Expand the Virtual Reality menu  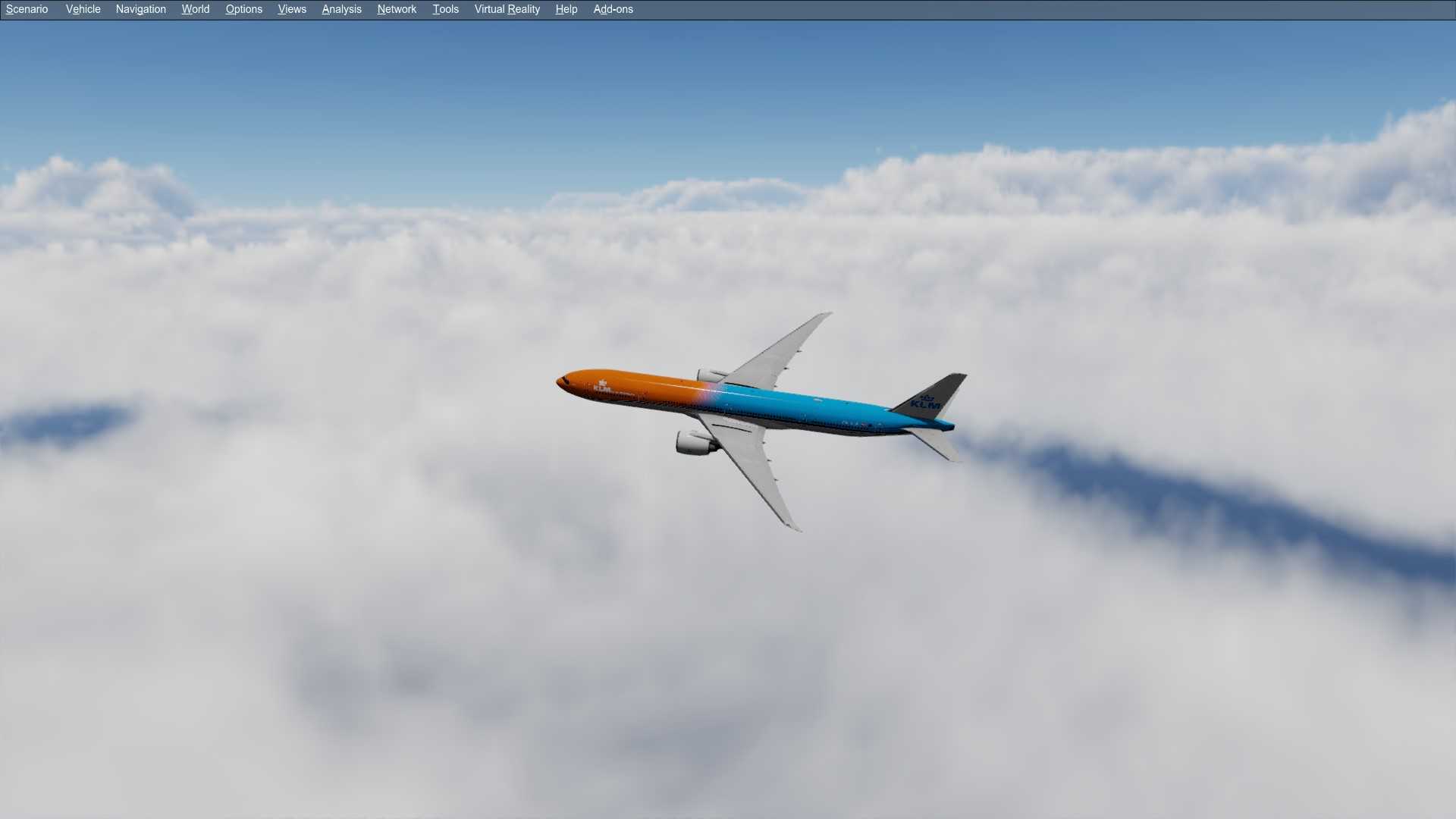point(507,9)
